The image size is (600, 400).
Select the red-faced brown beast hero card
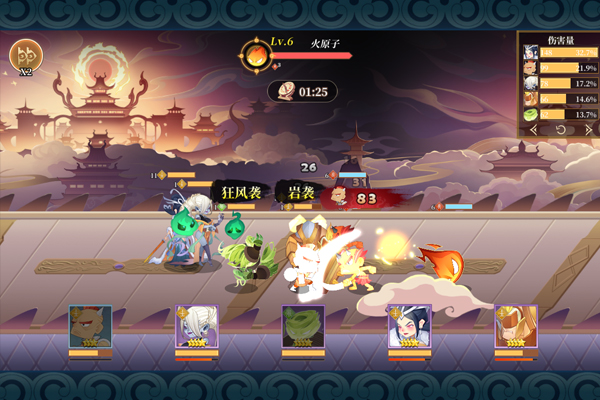[x=90, y=327]
